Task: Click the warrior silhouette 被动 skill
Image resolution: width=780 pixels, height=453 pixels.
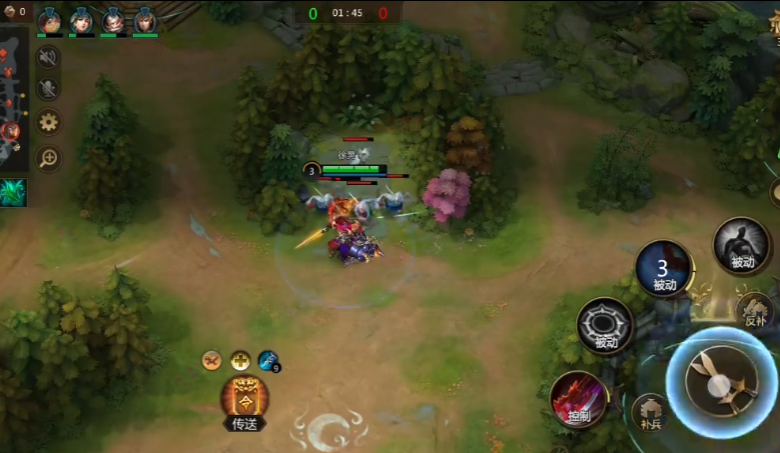Action: [x=741, y=245]
